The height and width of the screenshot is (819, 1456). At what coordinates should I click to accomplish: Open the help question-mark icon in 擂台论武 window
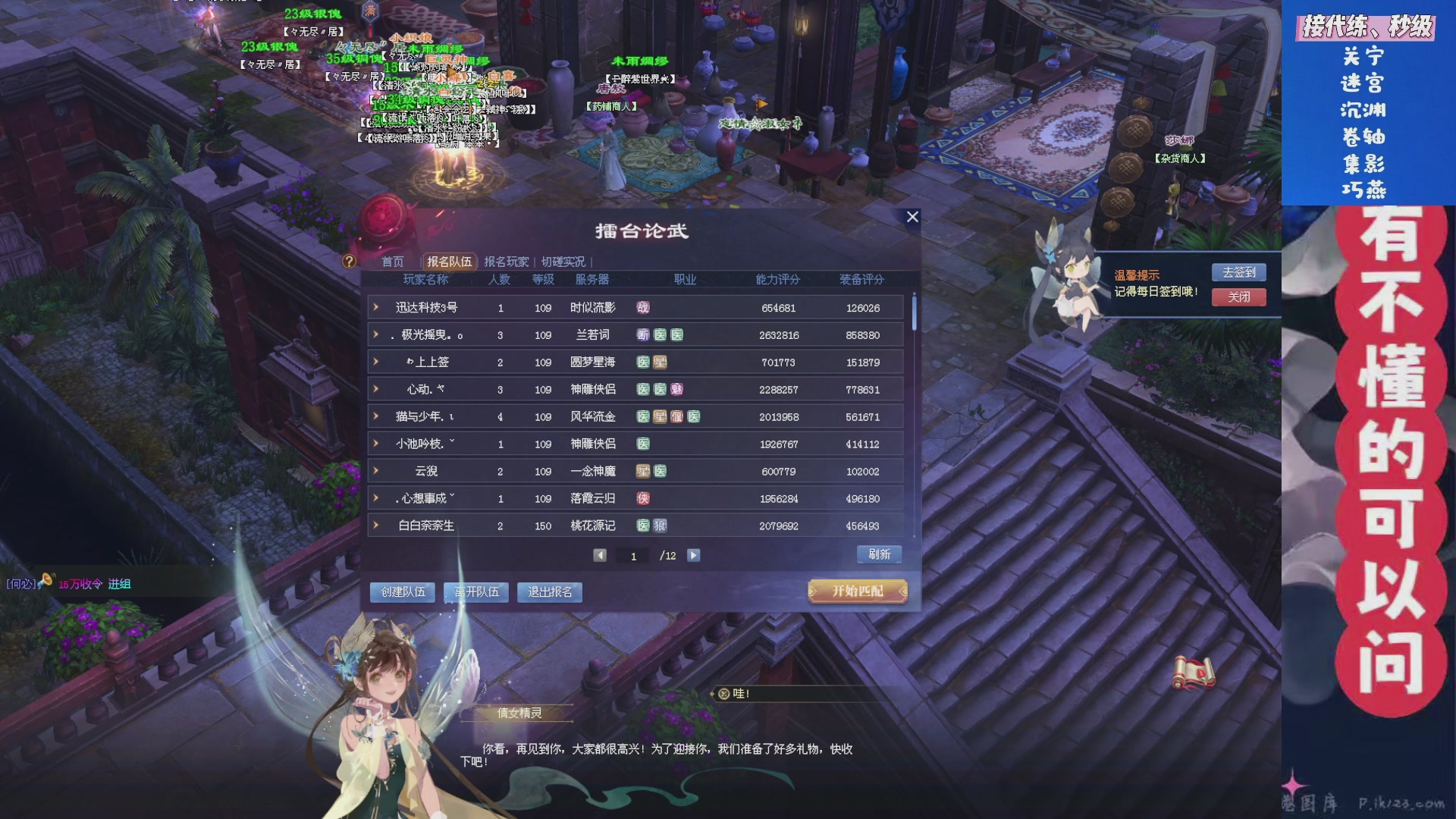(349, 262)
